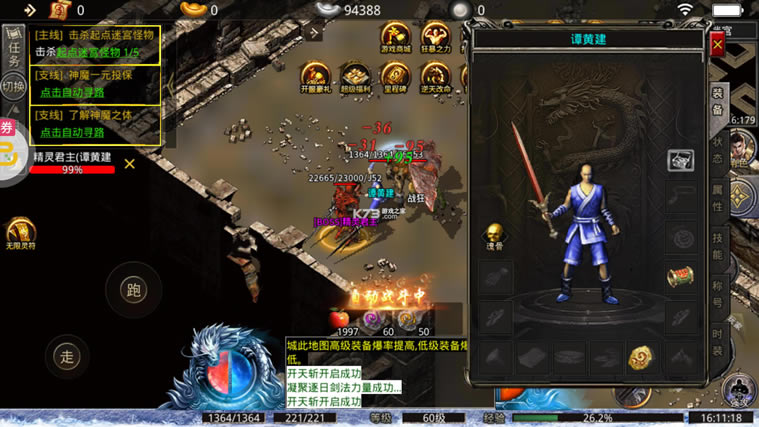This screenshot has width=759, height=427.
Task: Open the 无限灵符 talisman icon
Action: coord(20,230)
